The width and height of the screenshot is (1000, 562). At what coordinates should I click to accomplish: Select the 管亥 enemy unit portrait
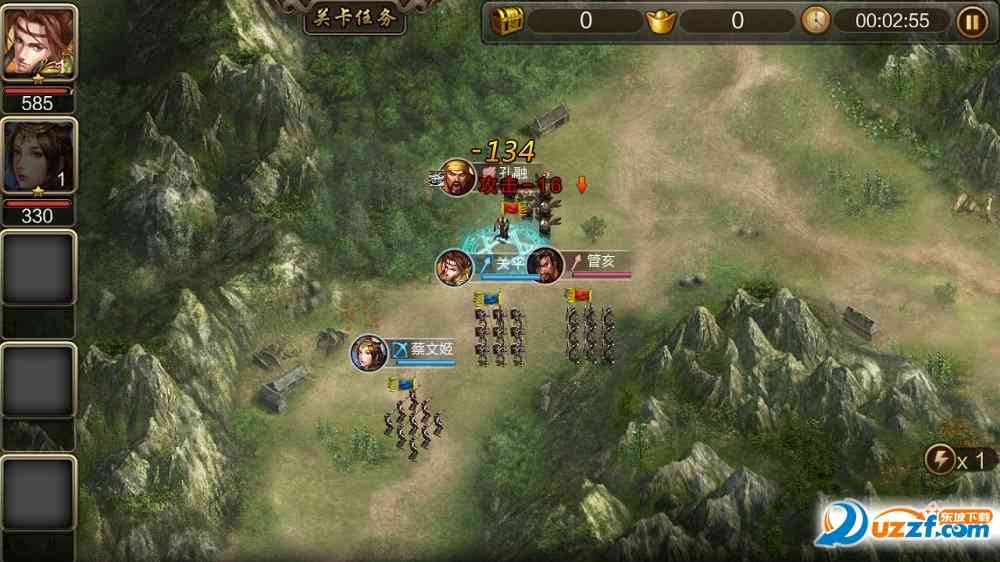coord(545,266)
